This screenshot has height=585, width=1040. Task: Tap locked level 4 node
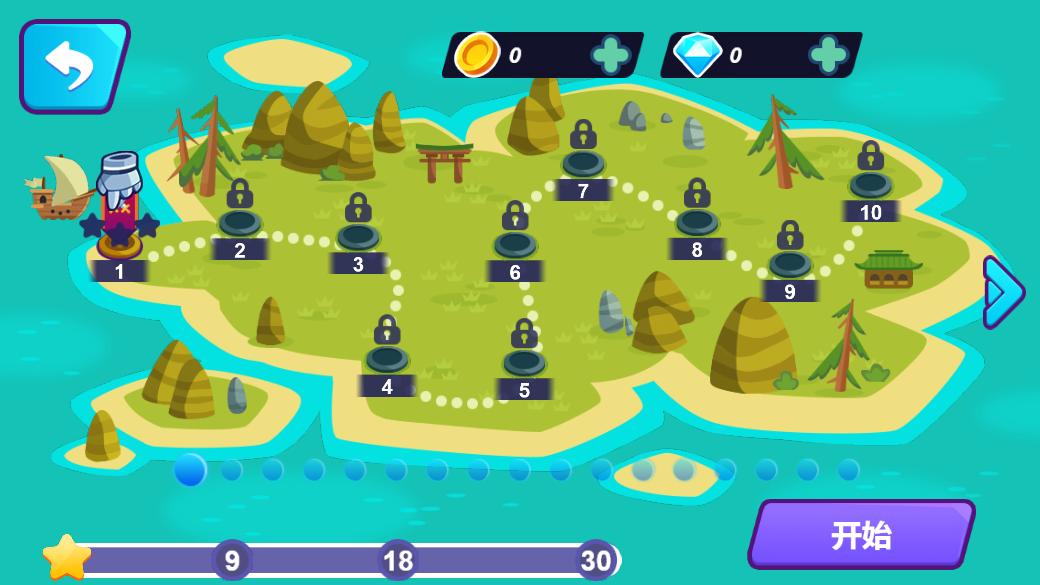point(387,358)
